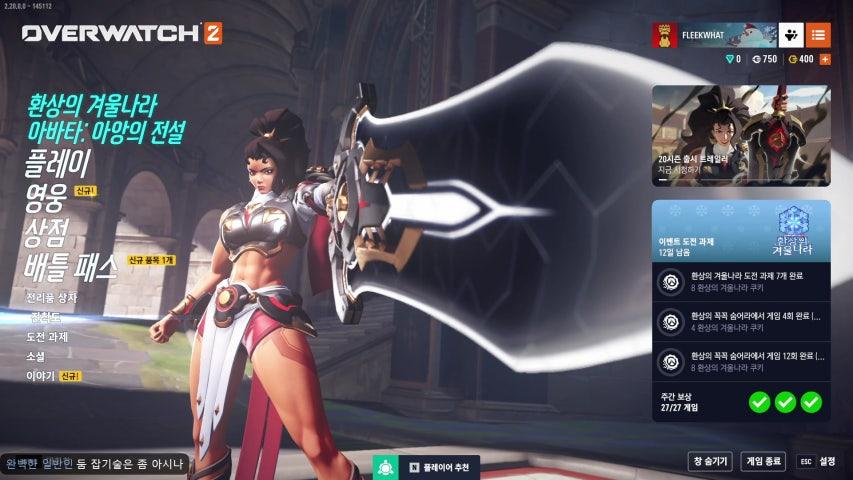The width and height of the screenshot is (853, 480).
Task: Open the Winter Wonderland event challenges panel
Action: 741,230
